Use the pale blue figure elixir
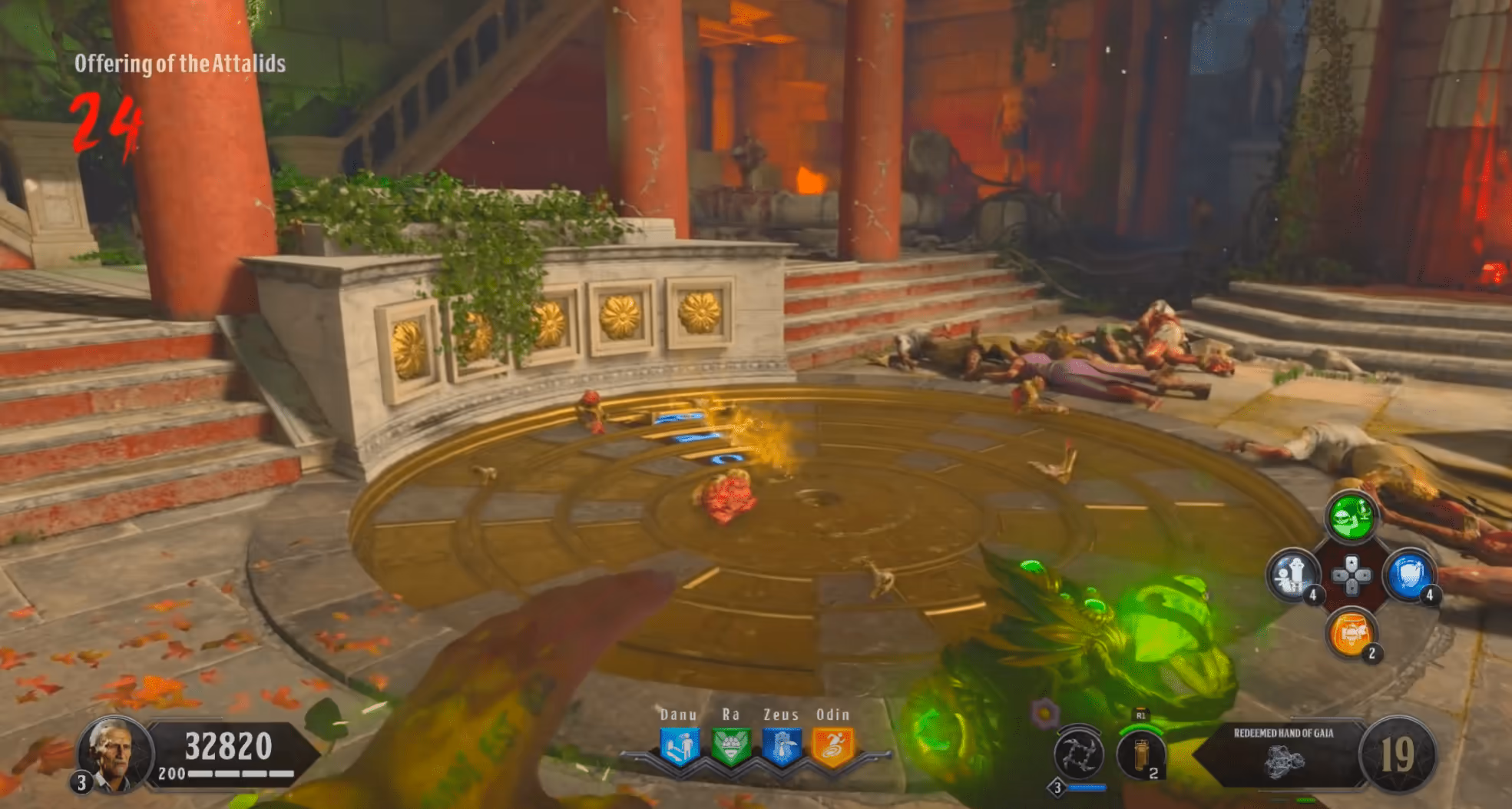This screenshot has height=809, width=1512. point(1293,575)
